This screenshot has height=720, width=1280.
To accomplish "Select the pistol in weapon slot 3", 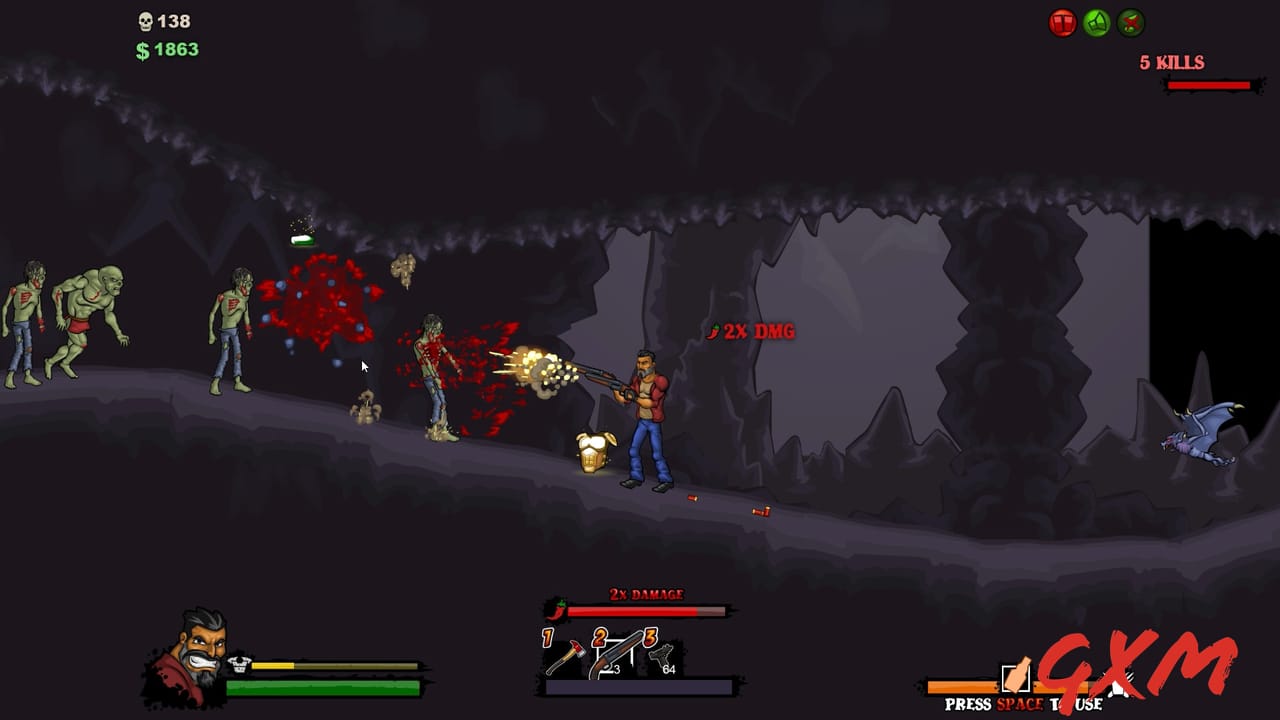I will click(x=663, y=655).
